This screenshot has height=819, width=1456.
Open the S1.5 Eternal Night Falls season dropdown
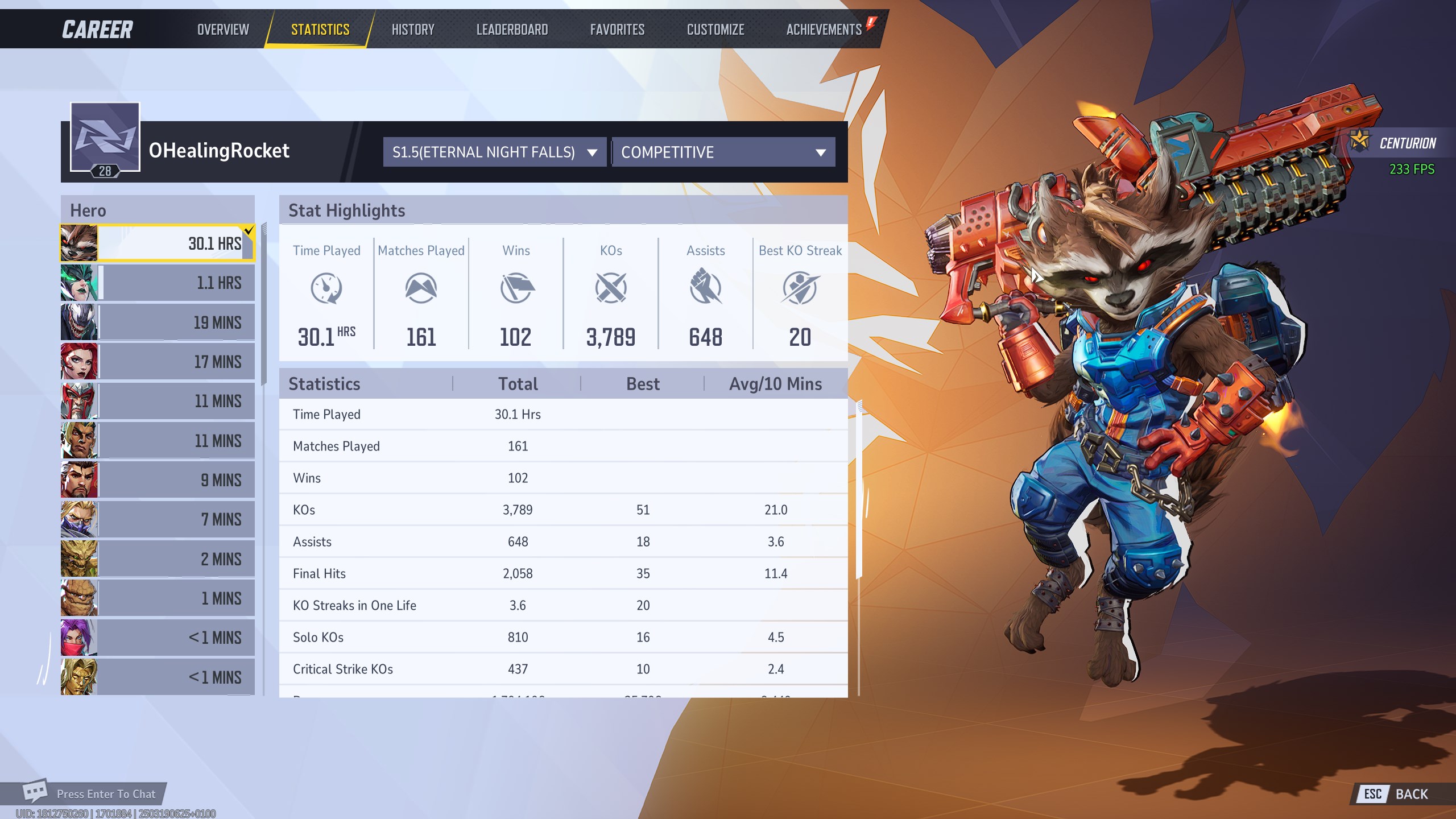pos(494,152)
